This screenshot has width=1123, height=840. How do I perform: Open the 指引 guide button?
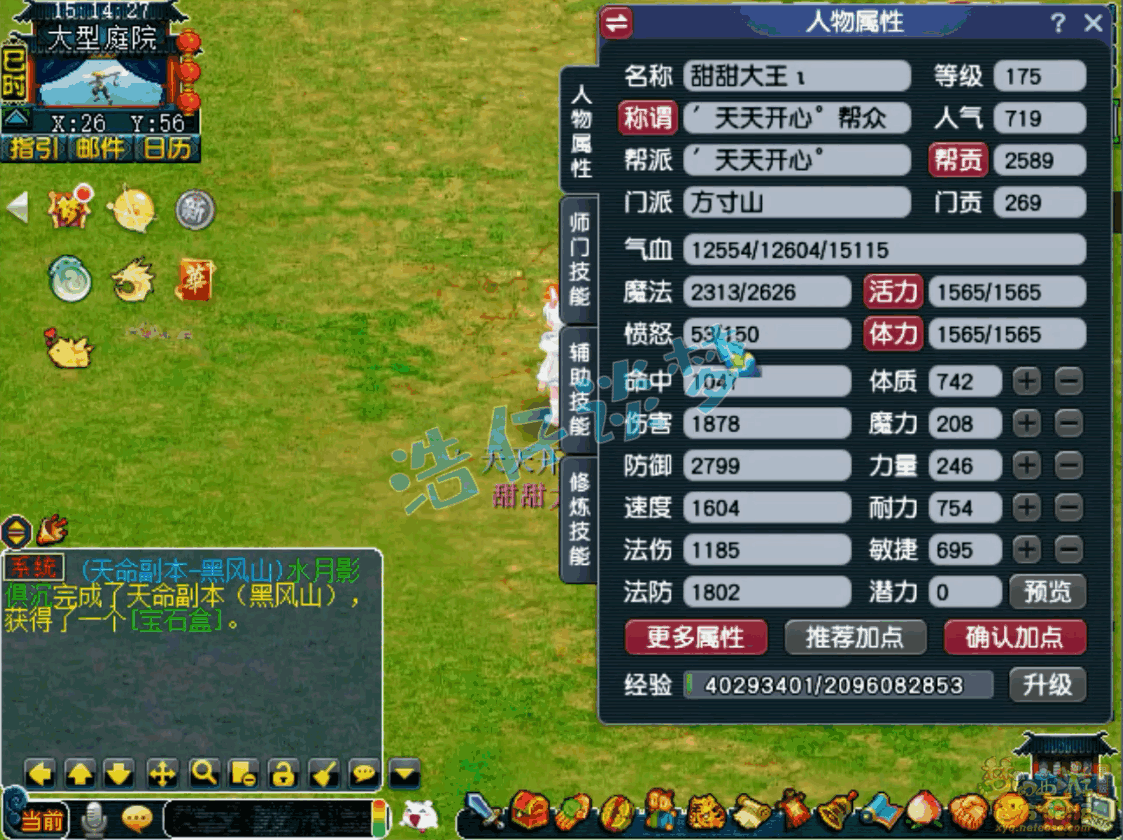(x=33, y=149)
